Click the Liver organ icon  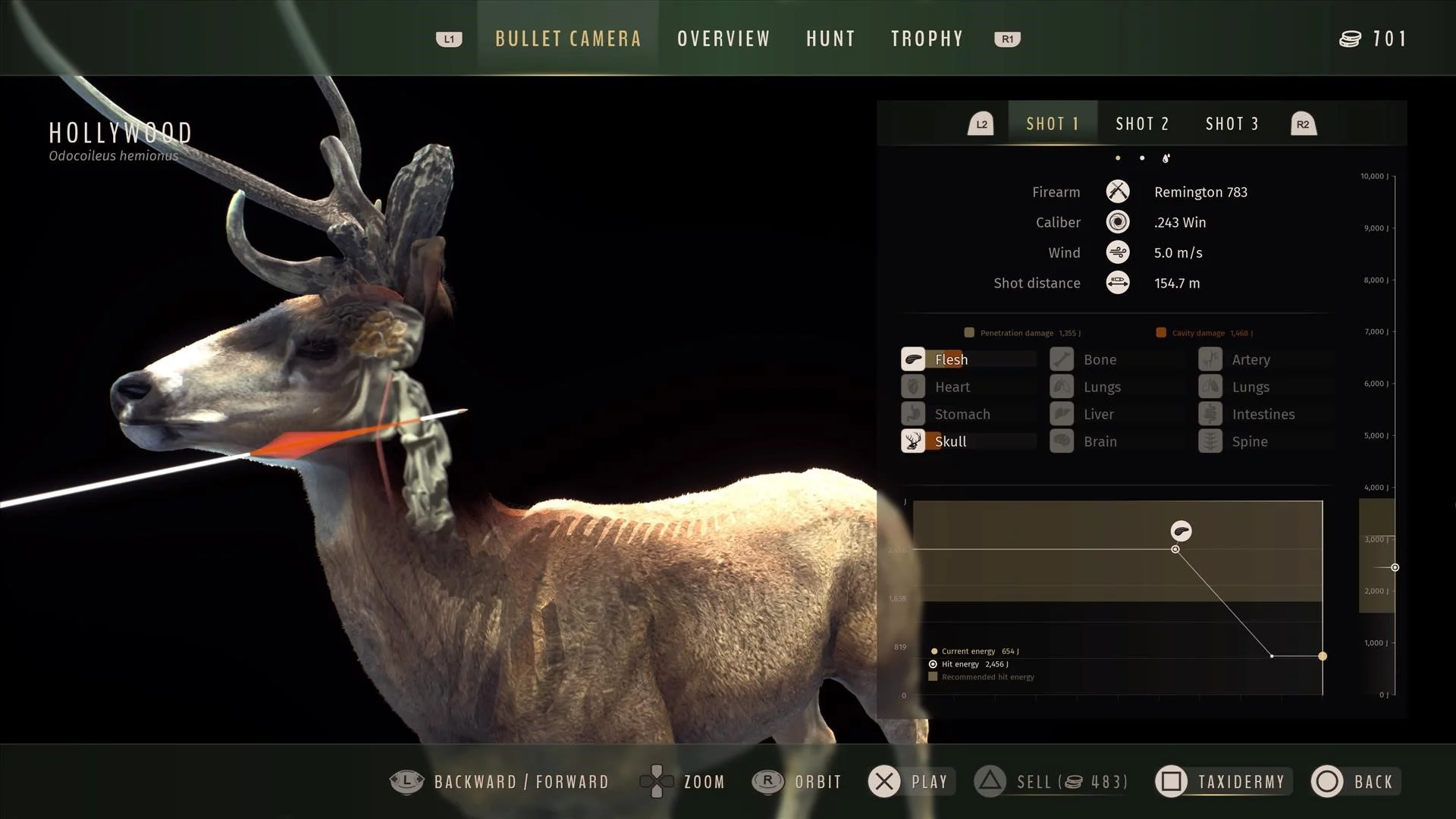1061,414
